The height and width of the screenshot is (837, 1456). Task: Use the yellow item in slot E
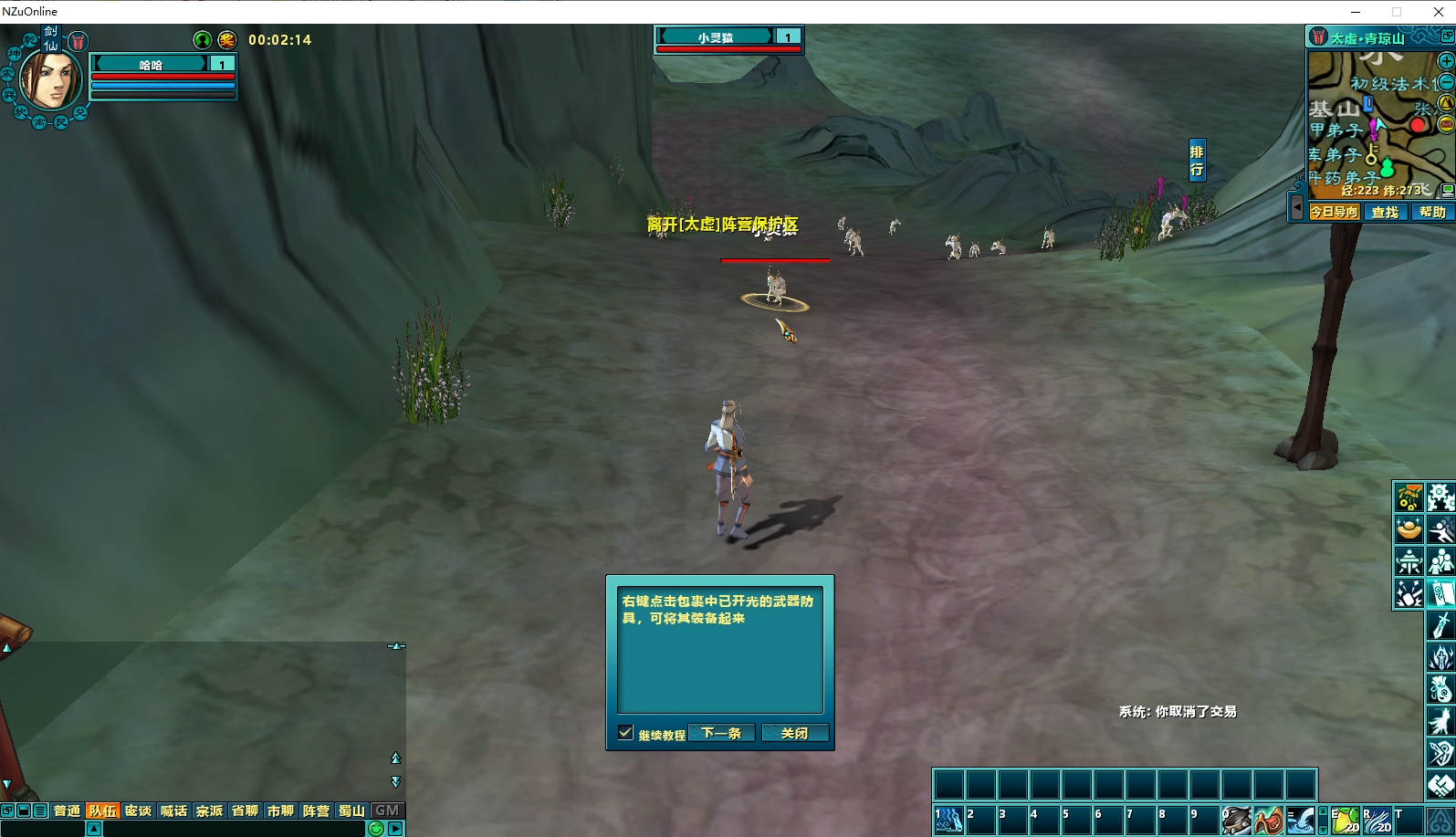pyautogui.click(x=1346, y=820)
